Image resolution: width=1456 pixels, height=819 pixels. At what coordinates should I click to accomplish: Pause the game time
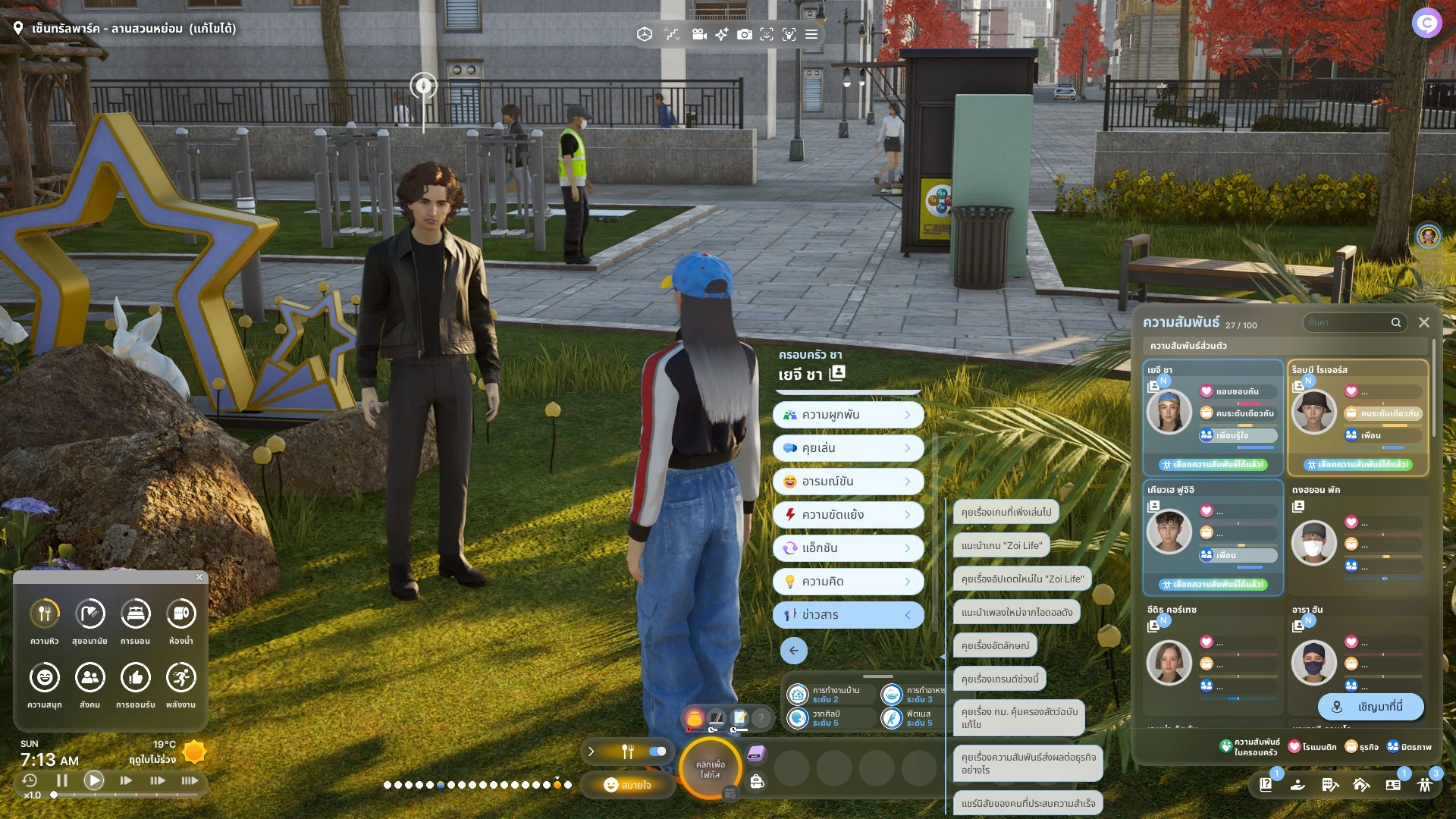coord(62,780)
